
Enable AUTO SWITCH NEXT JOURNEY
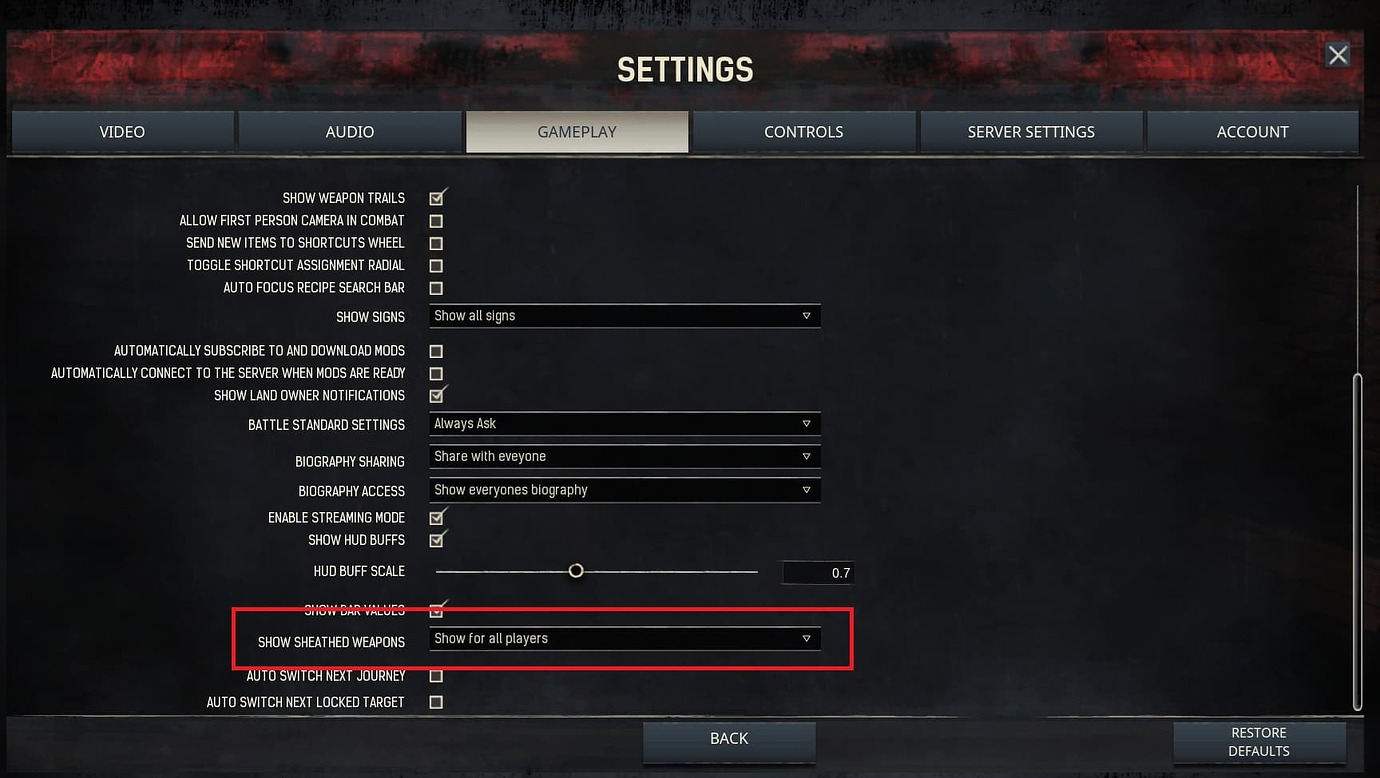[436, 675]
